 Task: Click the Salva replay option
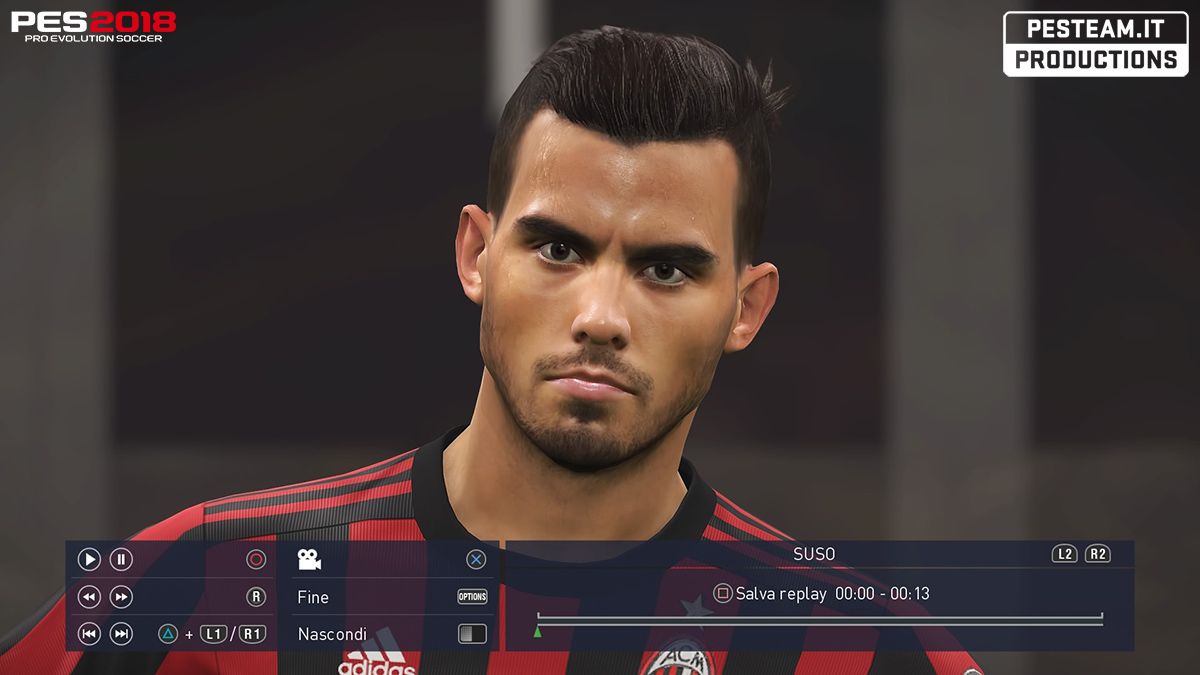780,594
